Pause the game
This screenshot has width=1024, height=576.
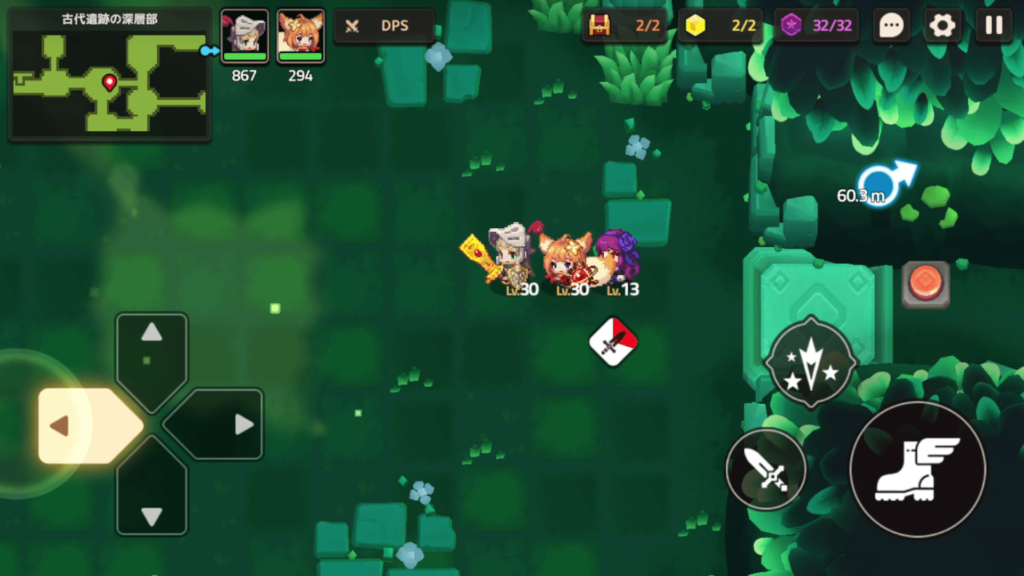[994, 26]
